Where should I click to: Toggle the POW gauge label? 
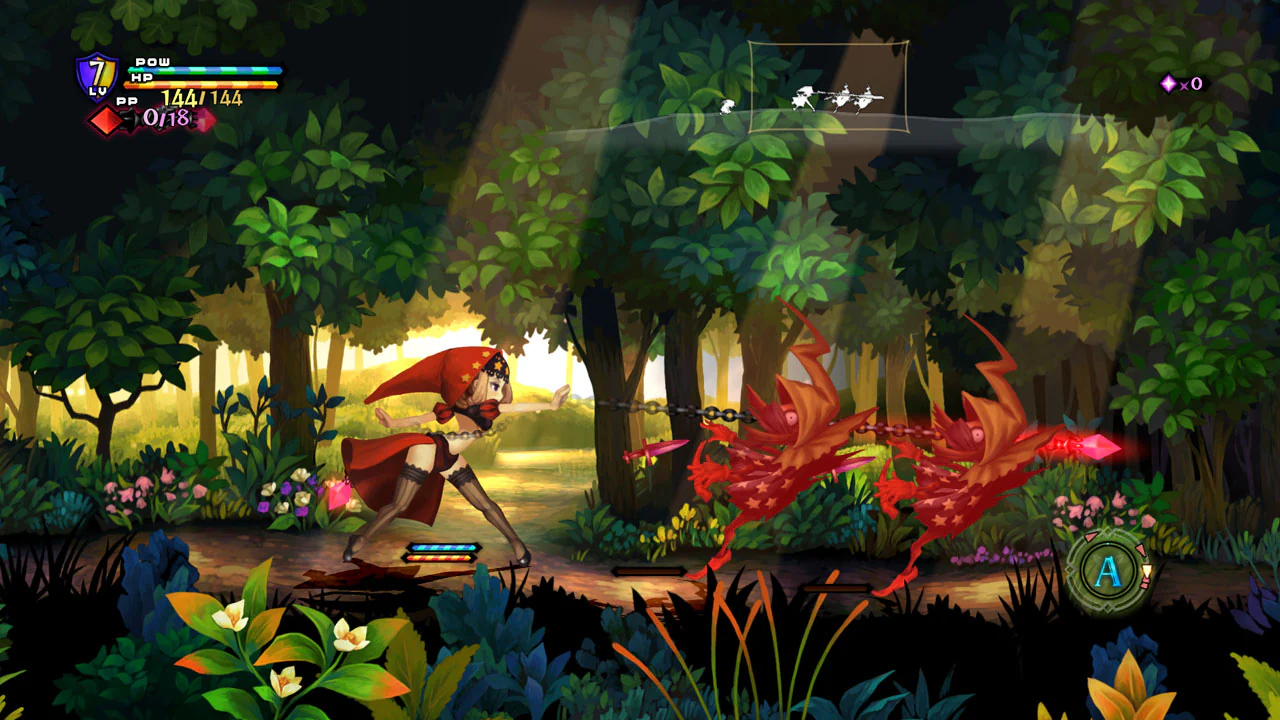point(152,62)
